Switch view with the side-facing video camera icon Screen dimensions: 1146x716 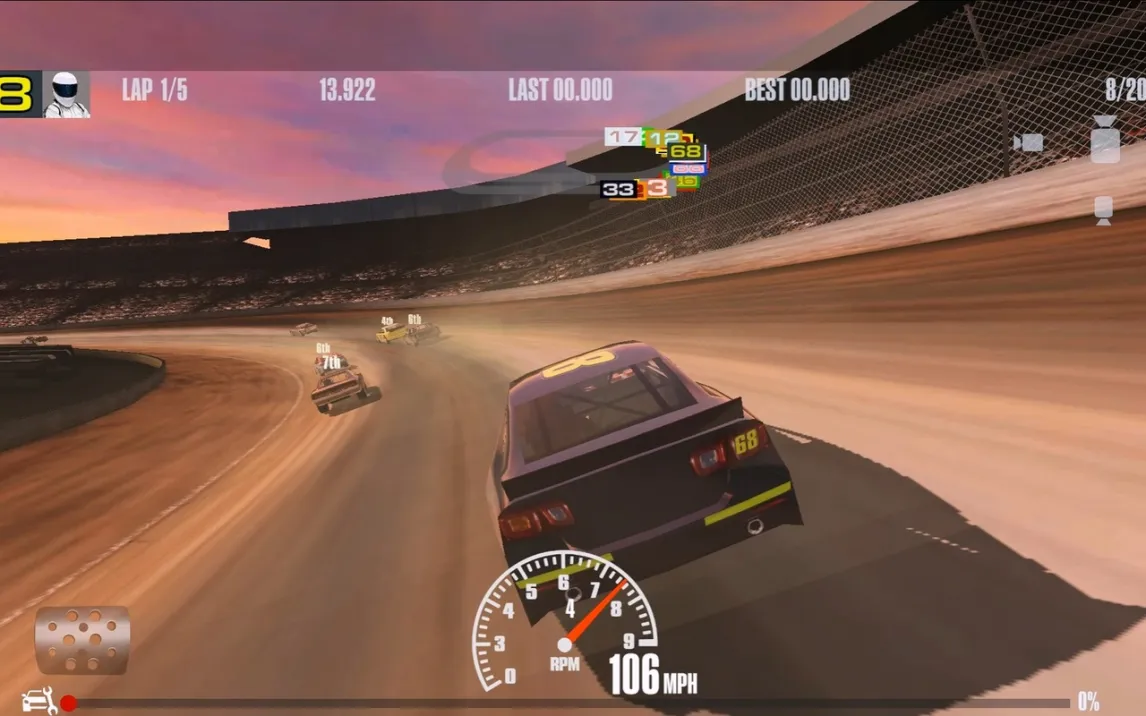[x=1028, y=143]
